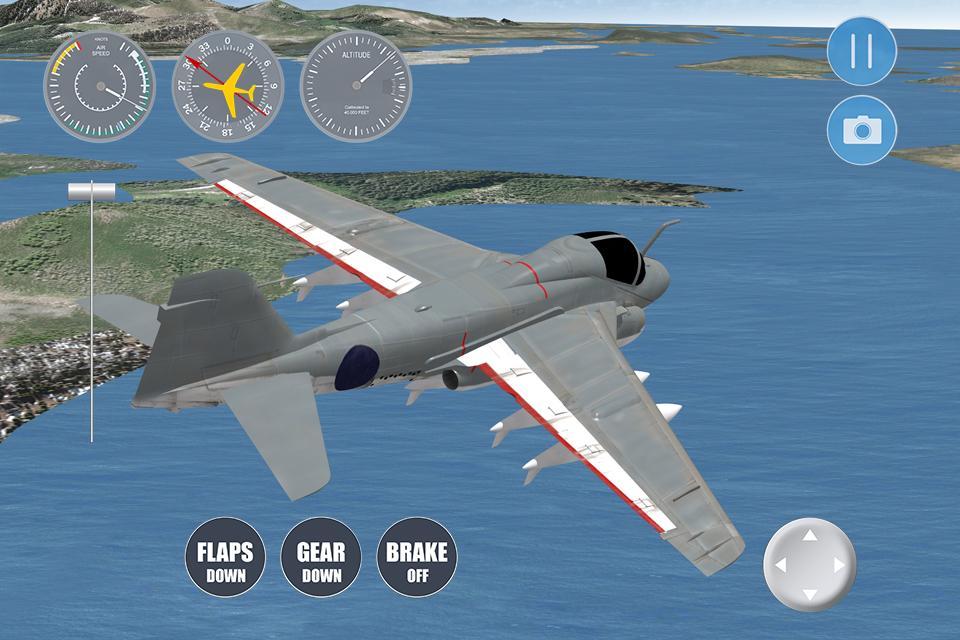Tap the down arrow on the directional pad

click(810, 593)
